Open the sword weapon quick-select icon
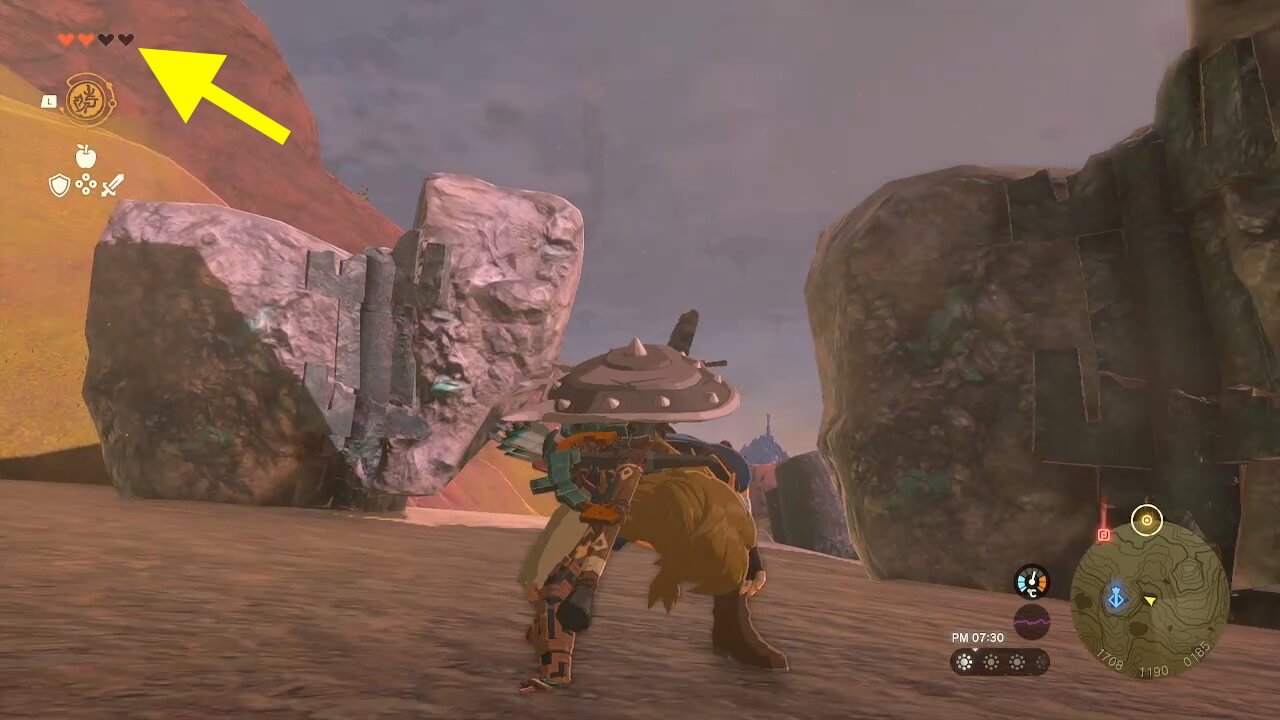The image size is (1280, 720). coord(112,185)
